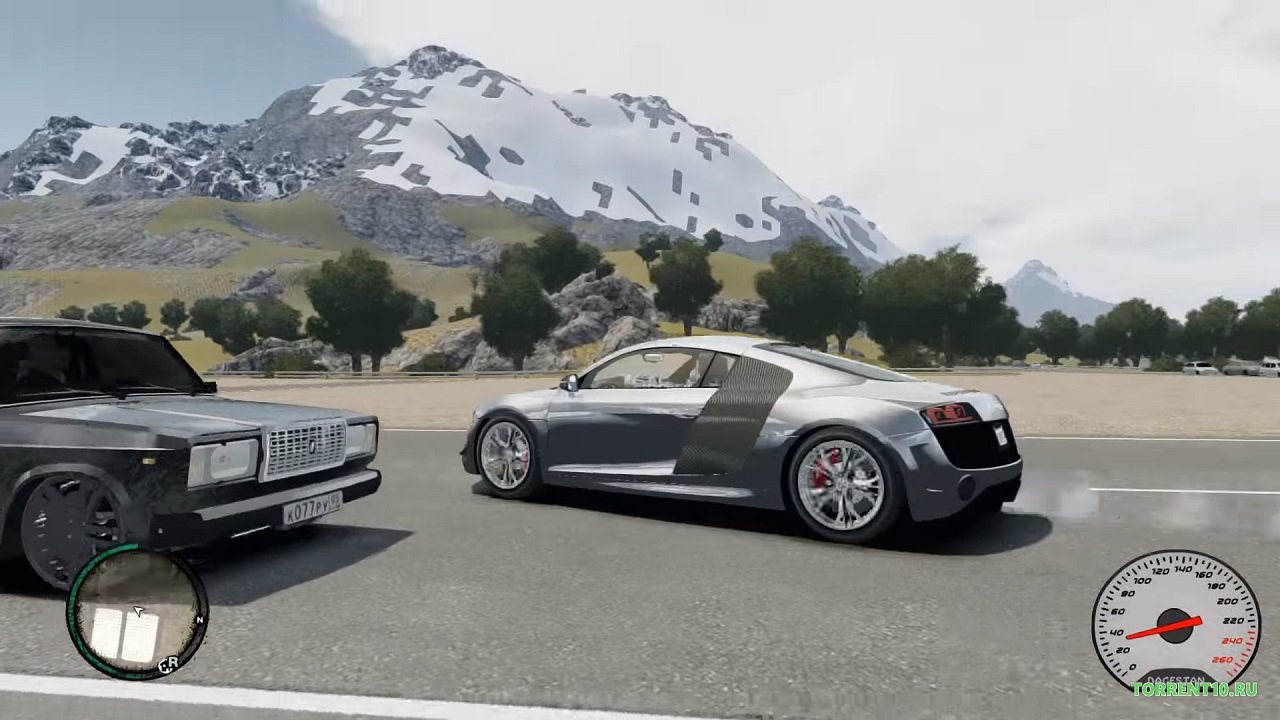Click the circular radar minimap
1280x720 pixels.
point(137,612)
